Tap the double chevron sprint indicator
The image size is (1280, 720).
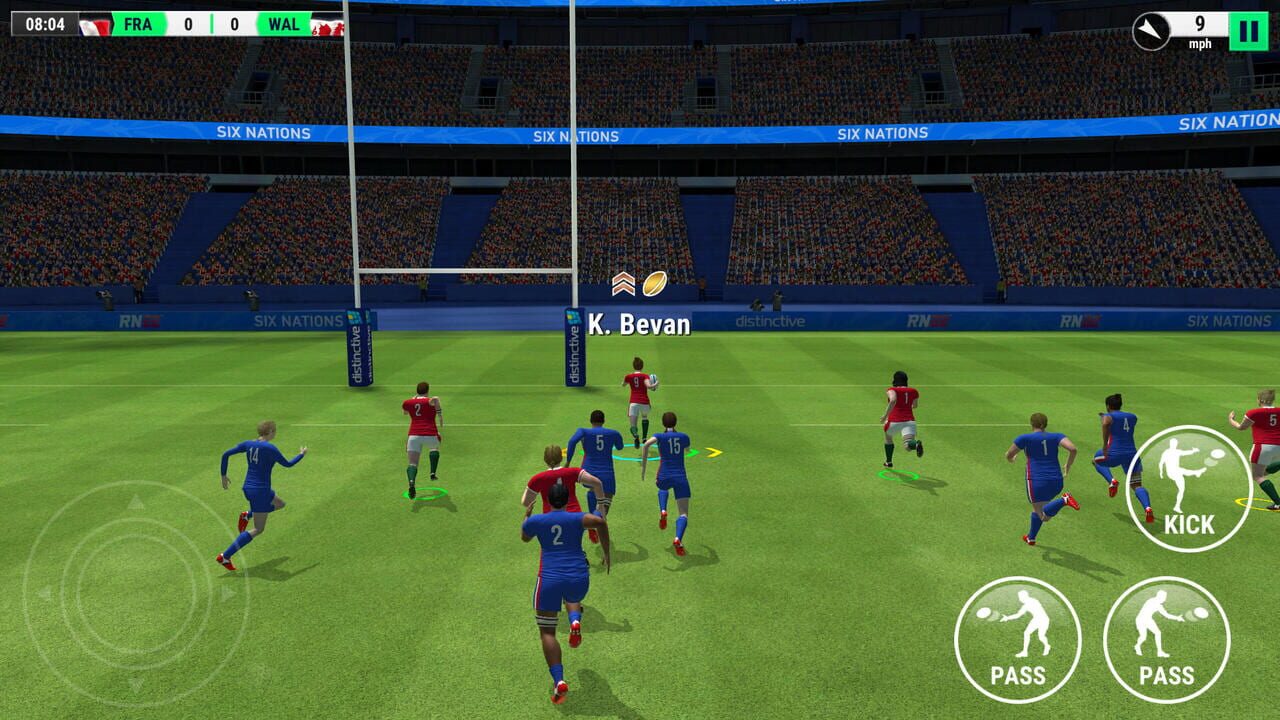point(624,283)
